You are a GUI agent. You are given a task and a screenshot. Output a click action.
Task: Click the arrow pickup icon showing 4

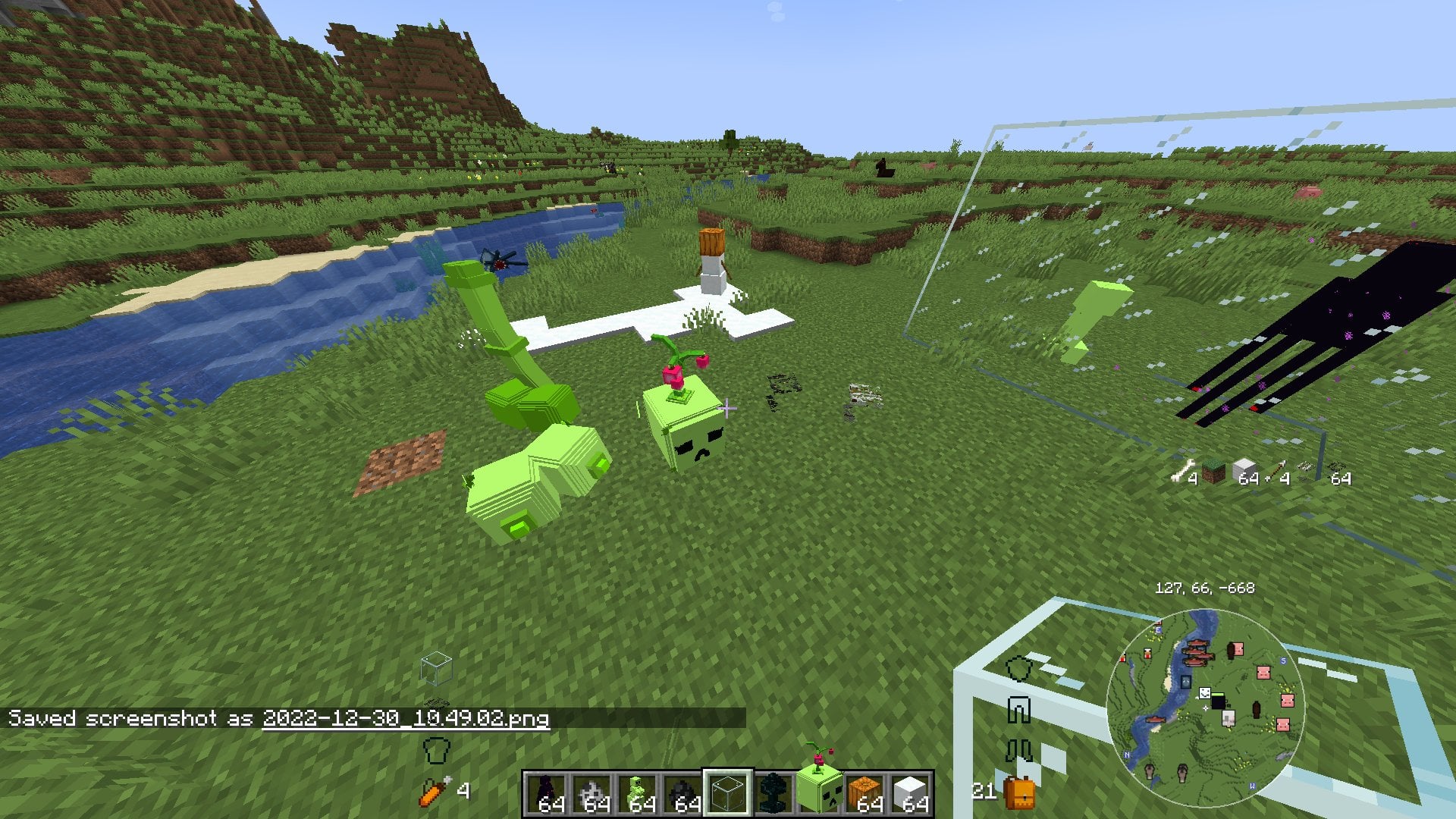pos(1277,469)
